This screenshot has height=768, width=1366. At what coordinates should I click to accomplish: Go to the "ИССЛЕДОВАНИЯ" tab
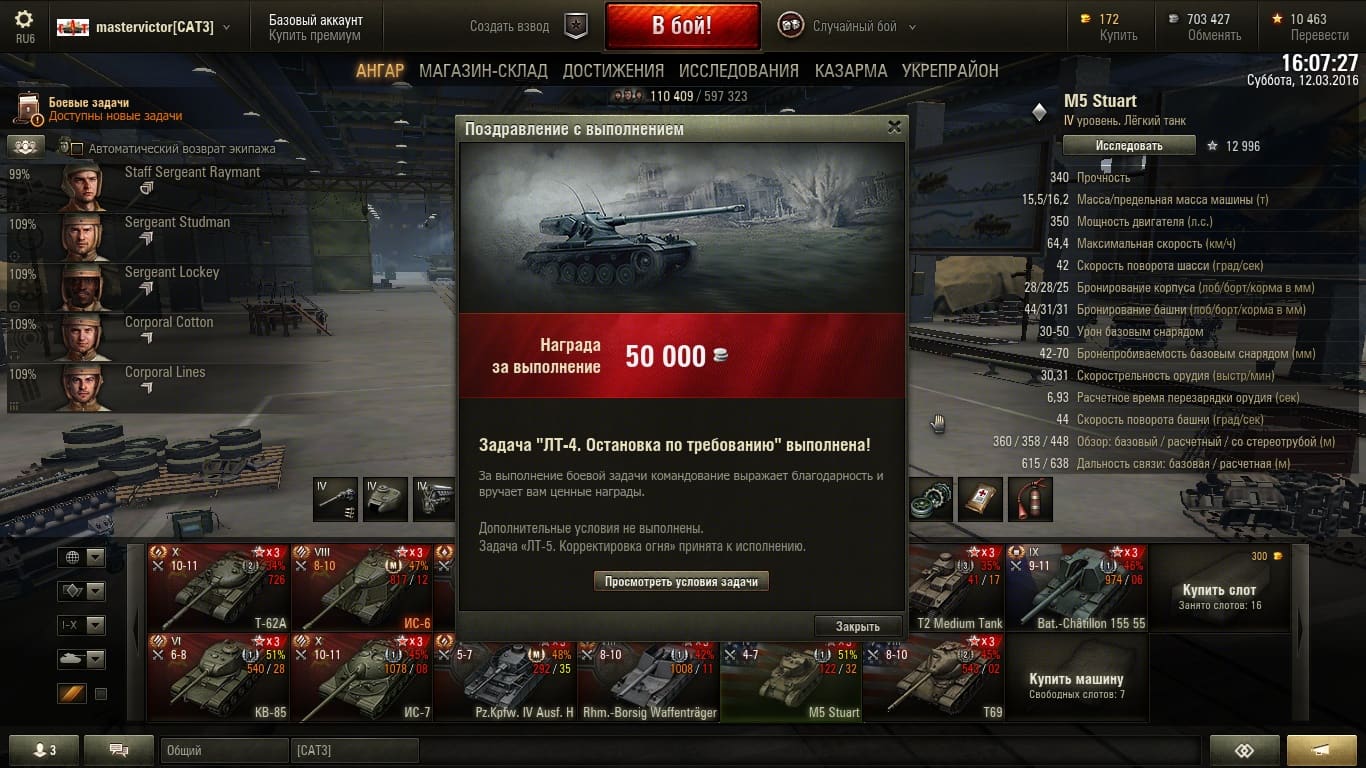tap(738, 71)
